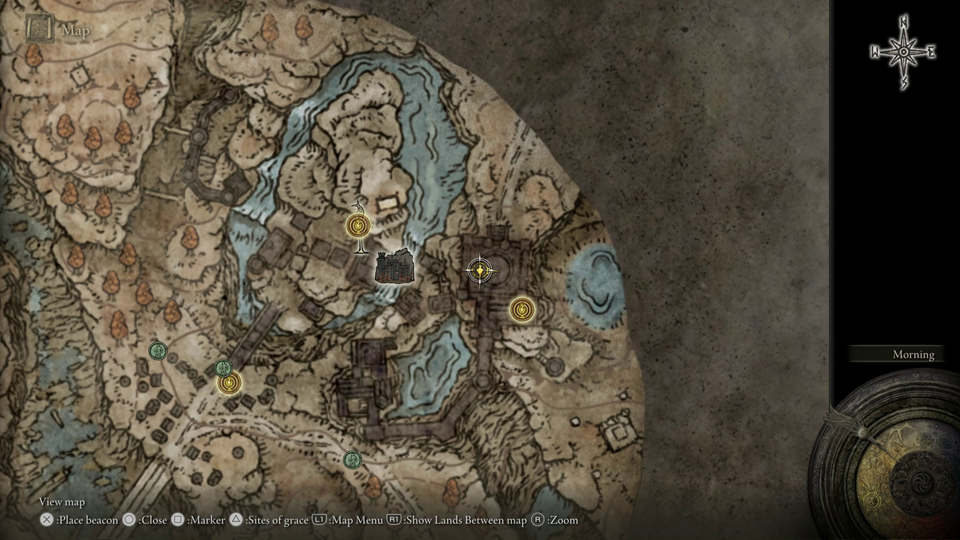Select the site of grace beside the castle icon
960x540 pixels.
point(357,227)
